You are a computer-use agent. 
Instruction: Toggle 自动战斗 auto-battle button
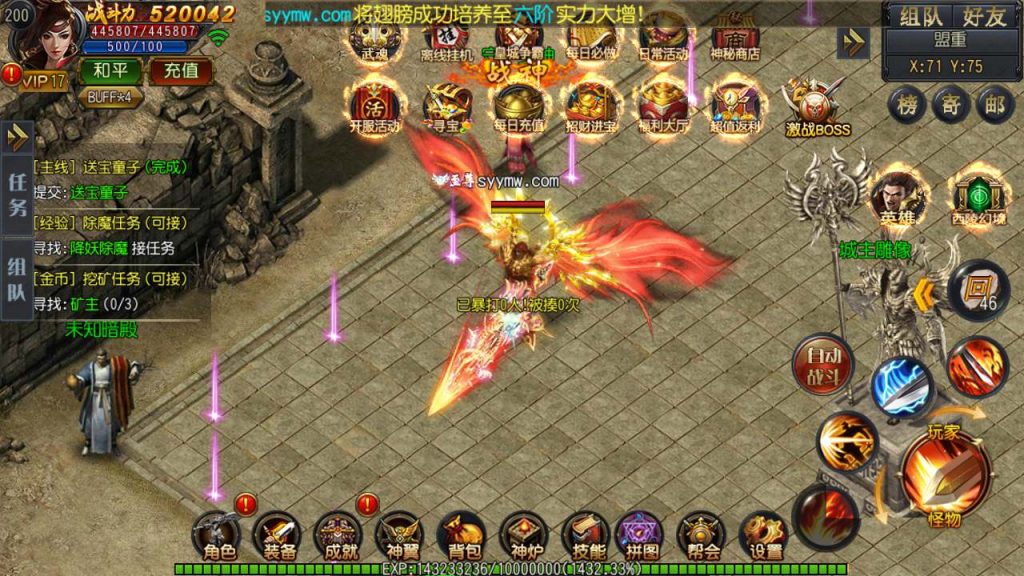(x=822, y=364)
